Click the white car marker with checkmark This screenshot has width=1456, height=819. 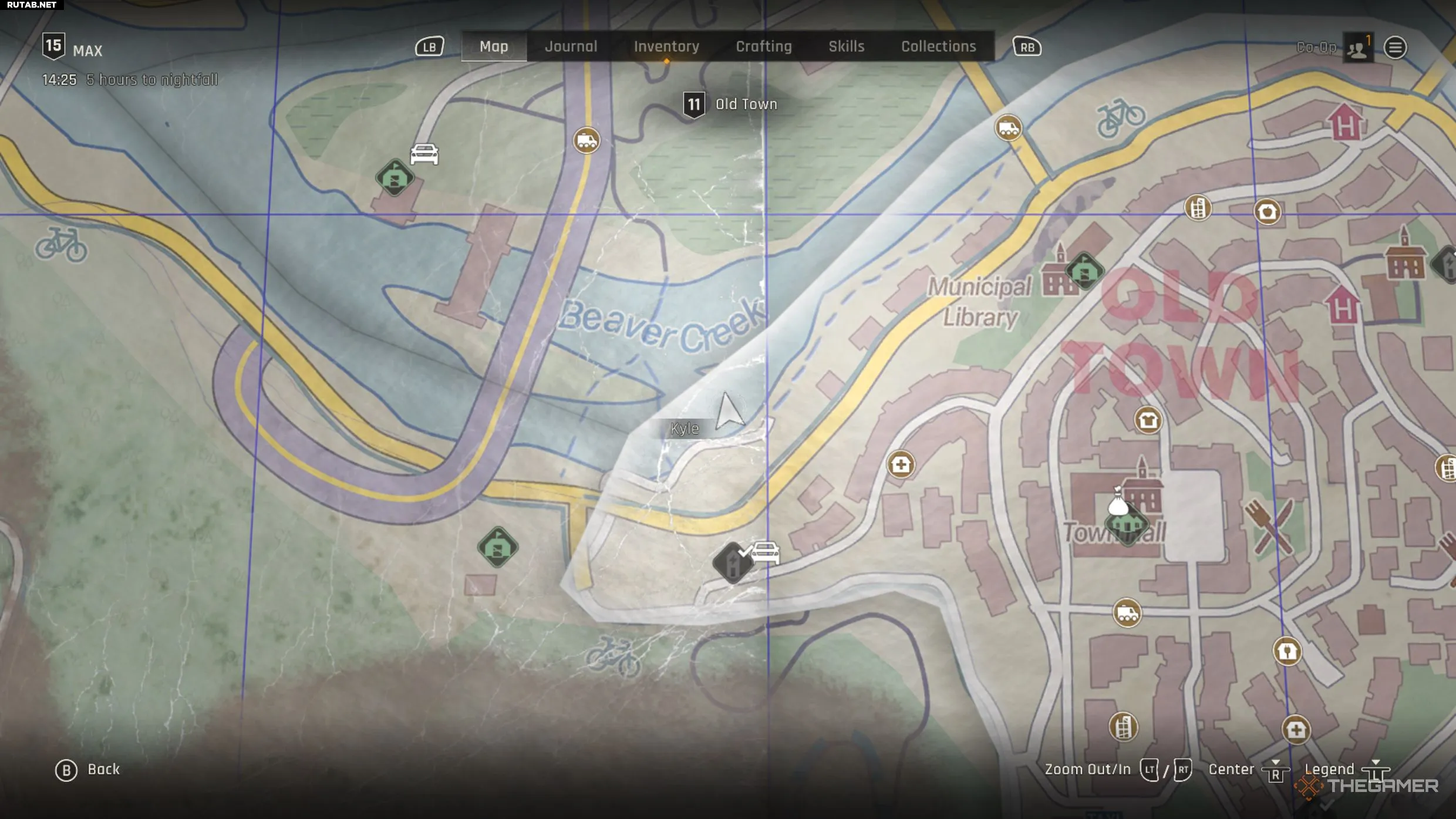click(765, 552)
